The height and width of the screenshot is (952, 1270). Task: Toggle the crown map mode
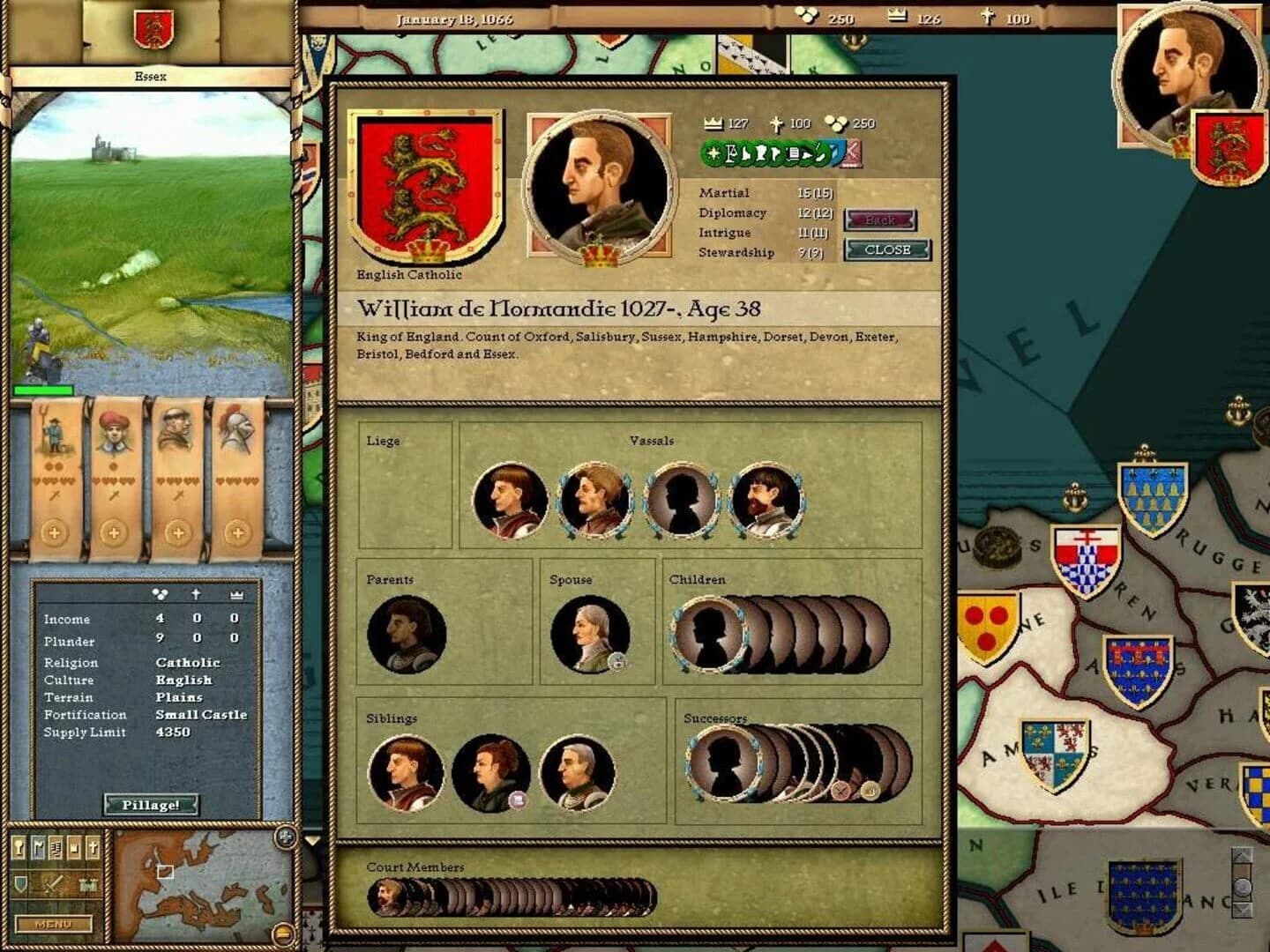pos(75,846)
